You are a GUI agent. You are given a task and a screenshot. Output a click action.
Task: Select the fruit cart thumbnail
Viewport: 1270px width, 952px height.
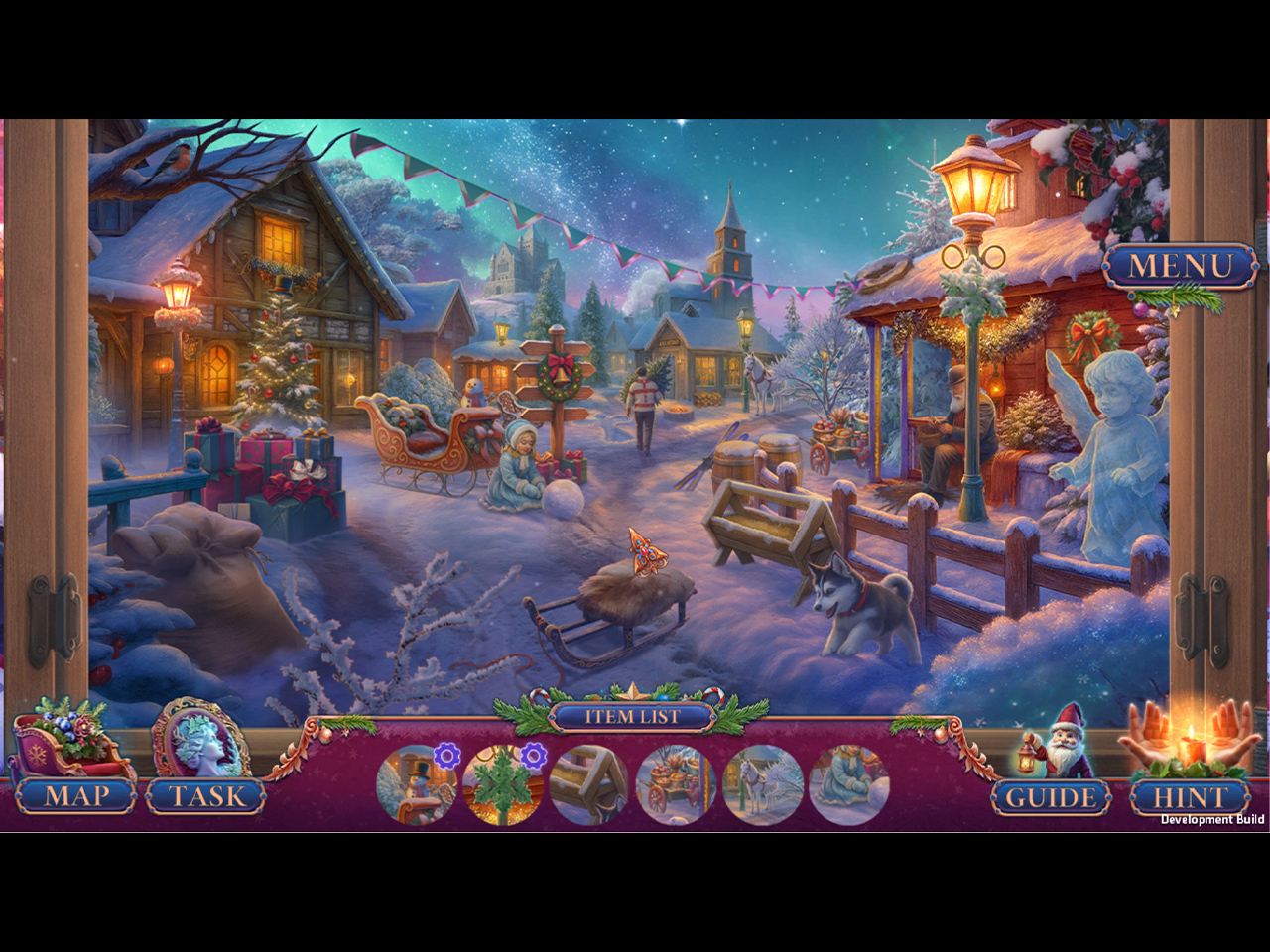pyautogui.click(x=676, y=785)
